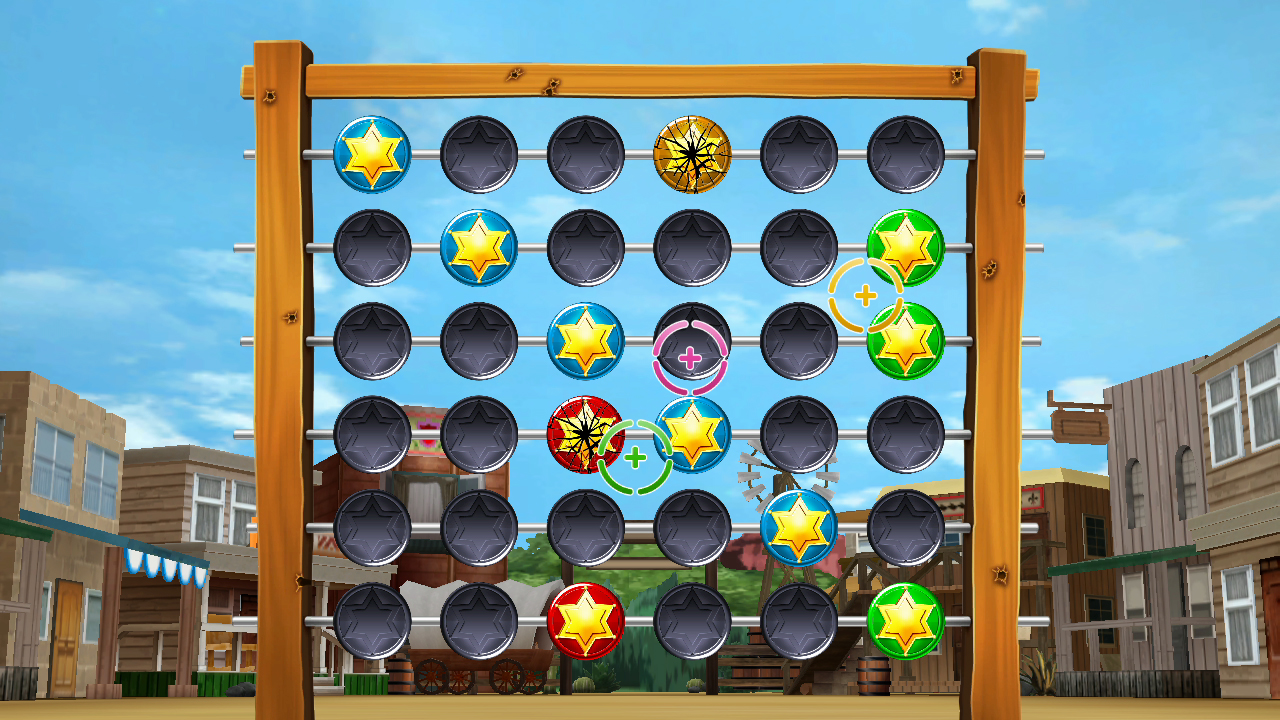Select the green star badge in the second row
The height and width of the screenshot is (720, 1280).
pyautogui.click(x=908, y=245)
